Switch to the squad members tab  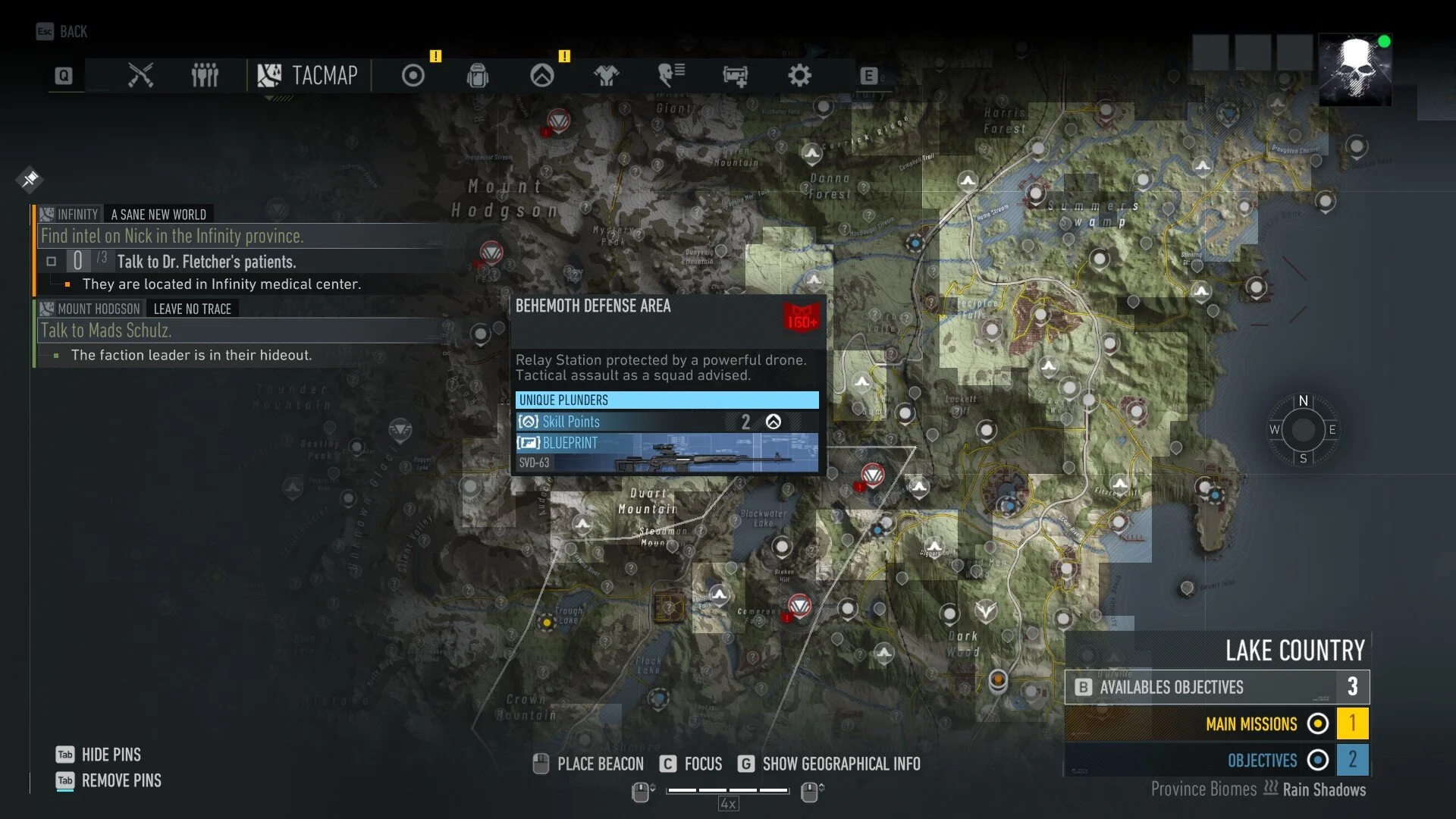click(x=205, y=76)
